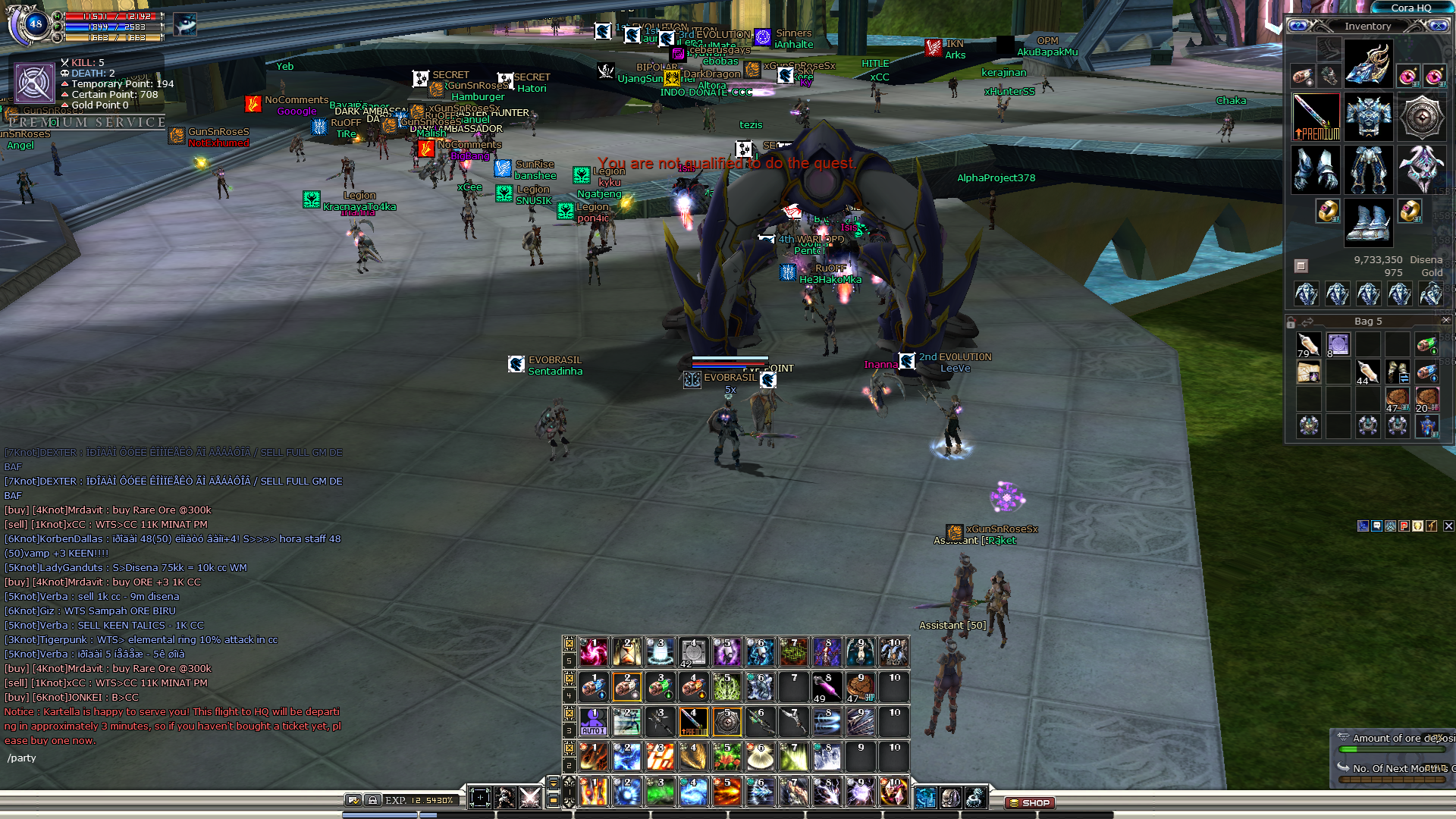Cast the pink swirl skill in hotbar row 5

coord(593,652)
